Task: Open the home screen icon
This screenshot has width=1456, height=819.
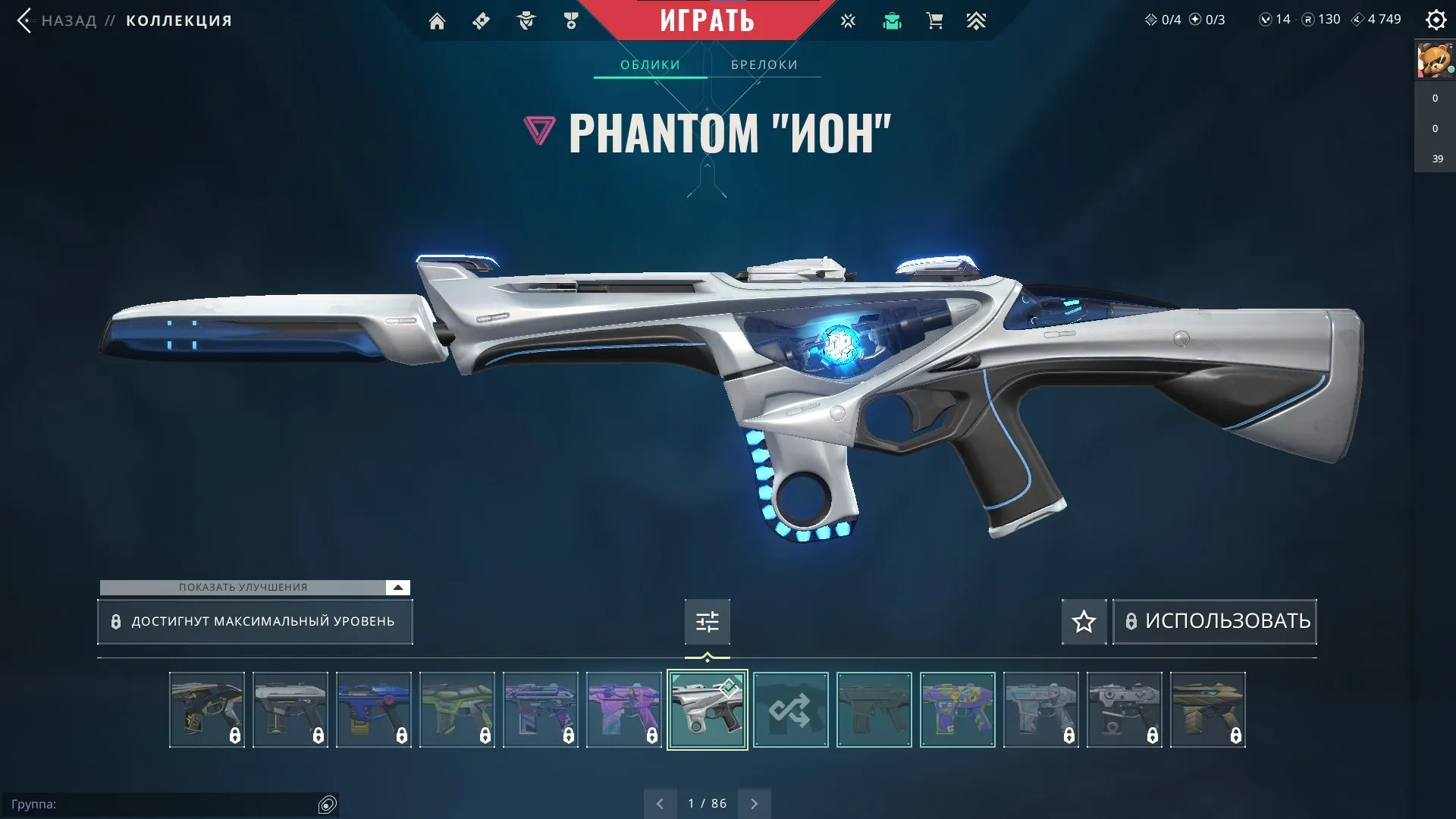Action: point(438,20)
